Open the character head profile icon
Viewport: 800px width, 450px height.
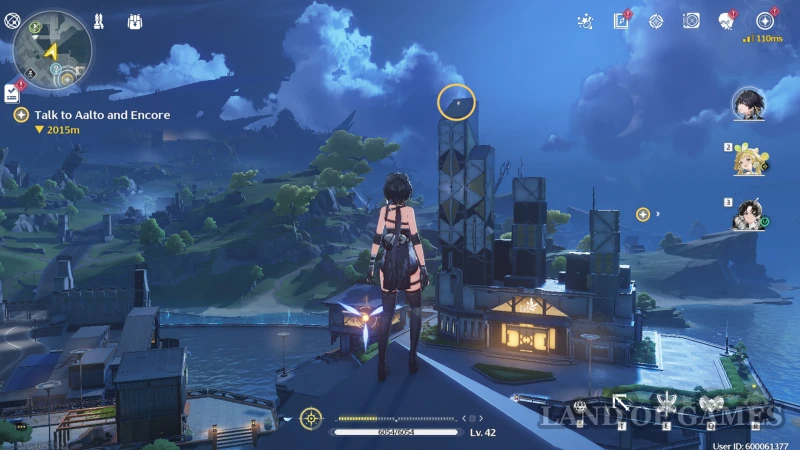[727, 21]
